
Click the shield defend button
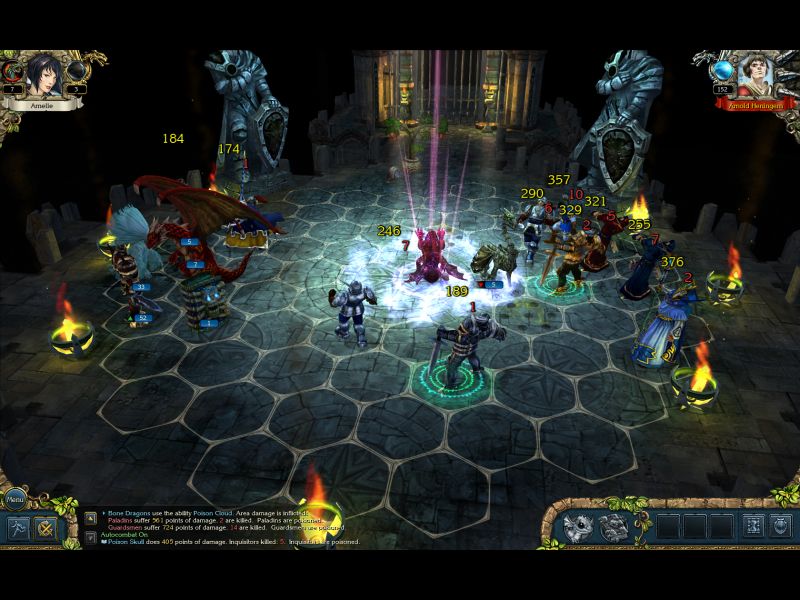[779, 527]
